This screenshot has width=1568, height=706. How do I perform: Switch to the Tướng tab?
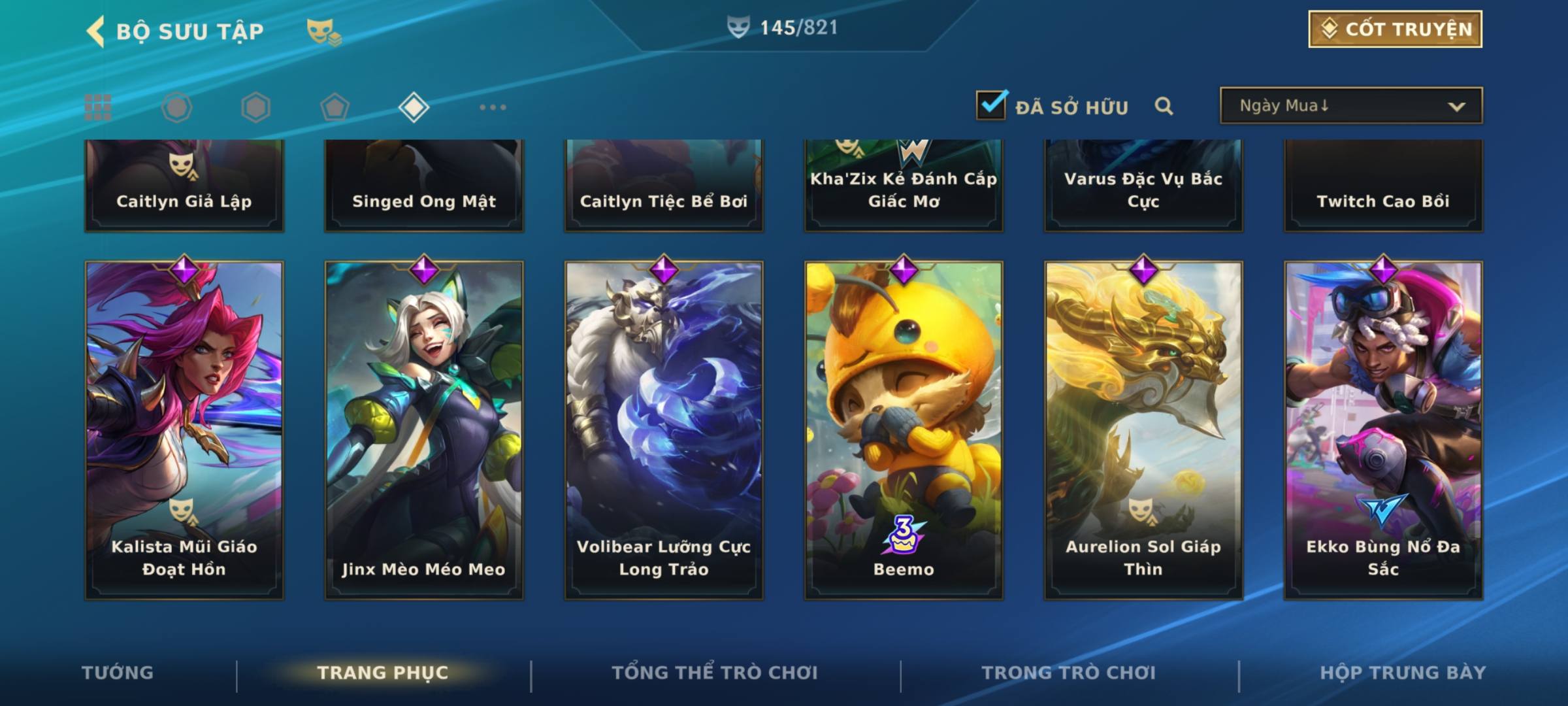118,673
